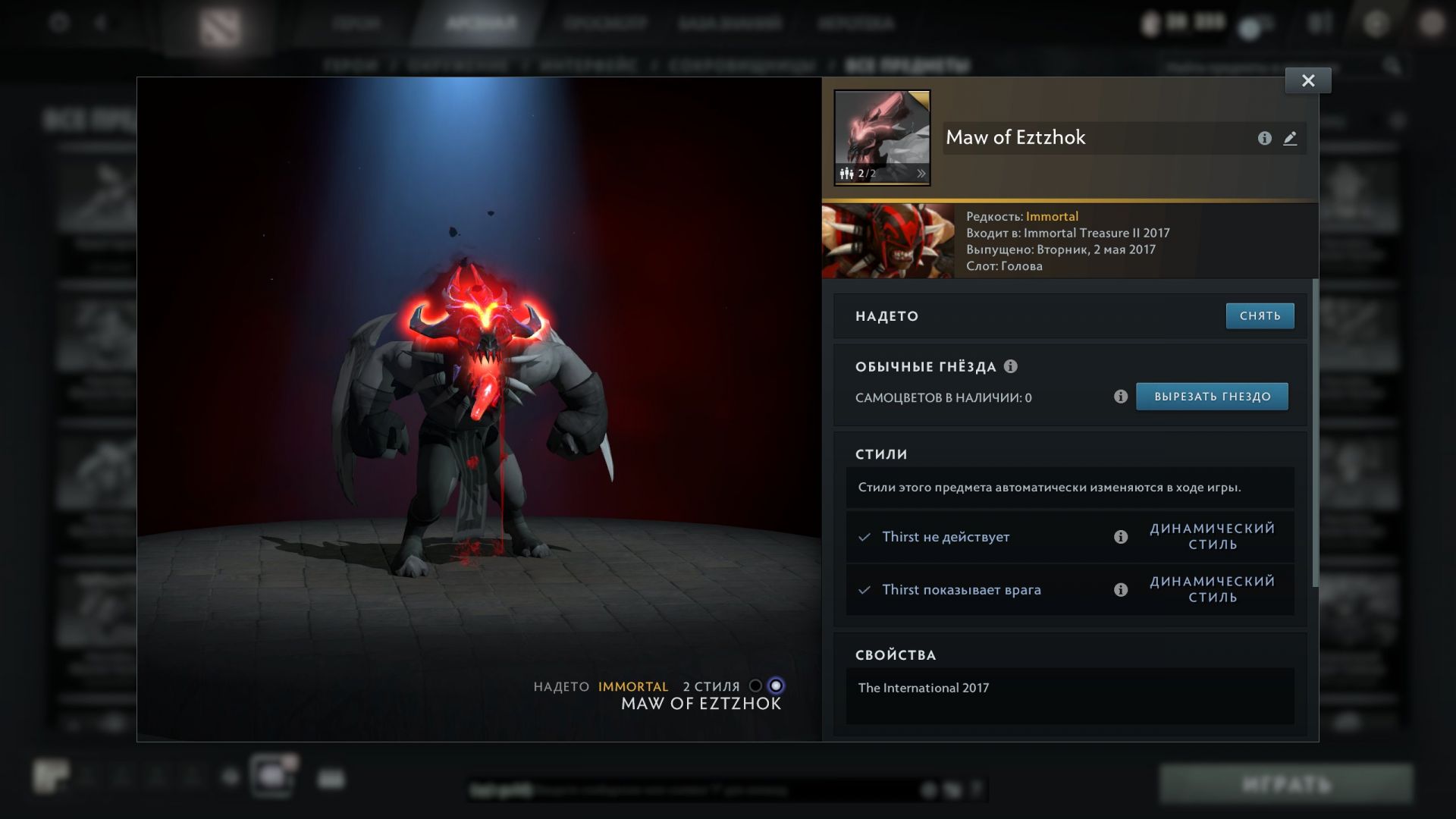Open the Maw of Eztzhok item thumbnail

tap(882, 129)
